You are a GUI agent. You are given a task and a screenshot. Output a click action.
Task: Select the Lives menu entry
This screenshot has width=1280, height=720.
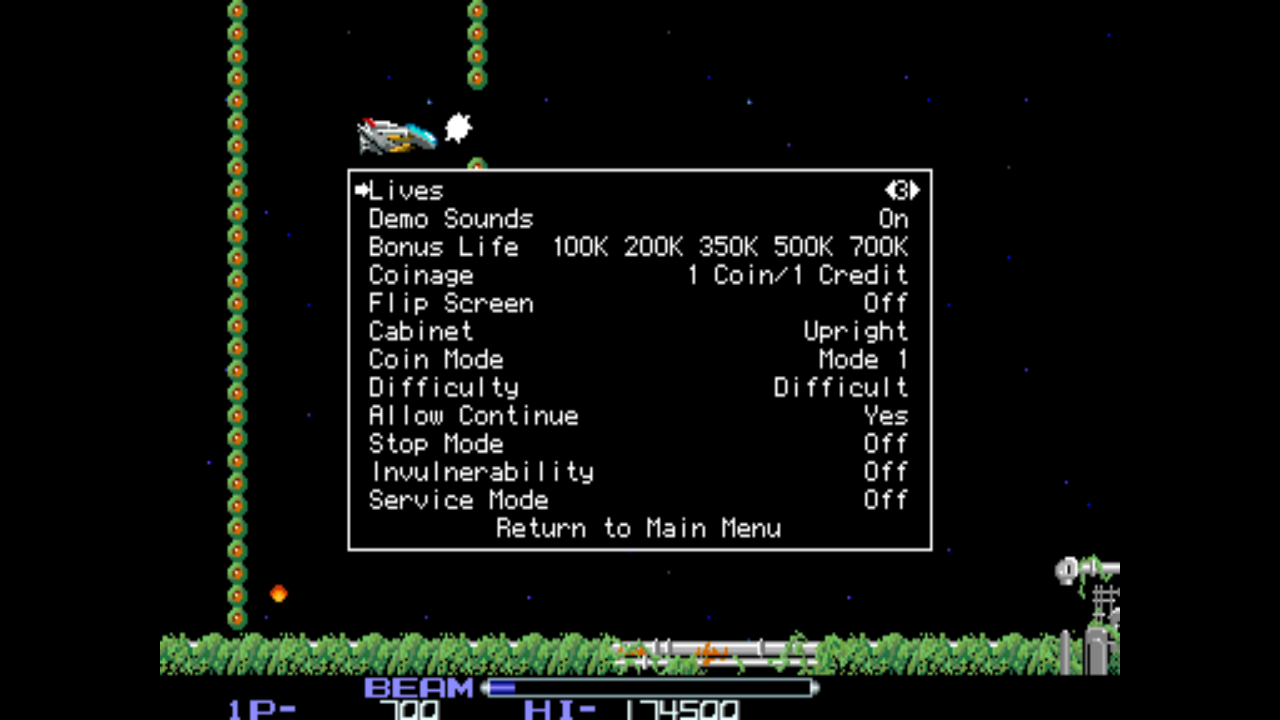click(x=406, y=191)
